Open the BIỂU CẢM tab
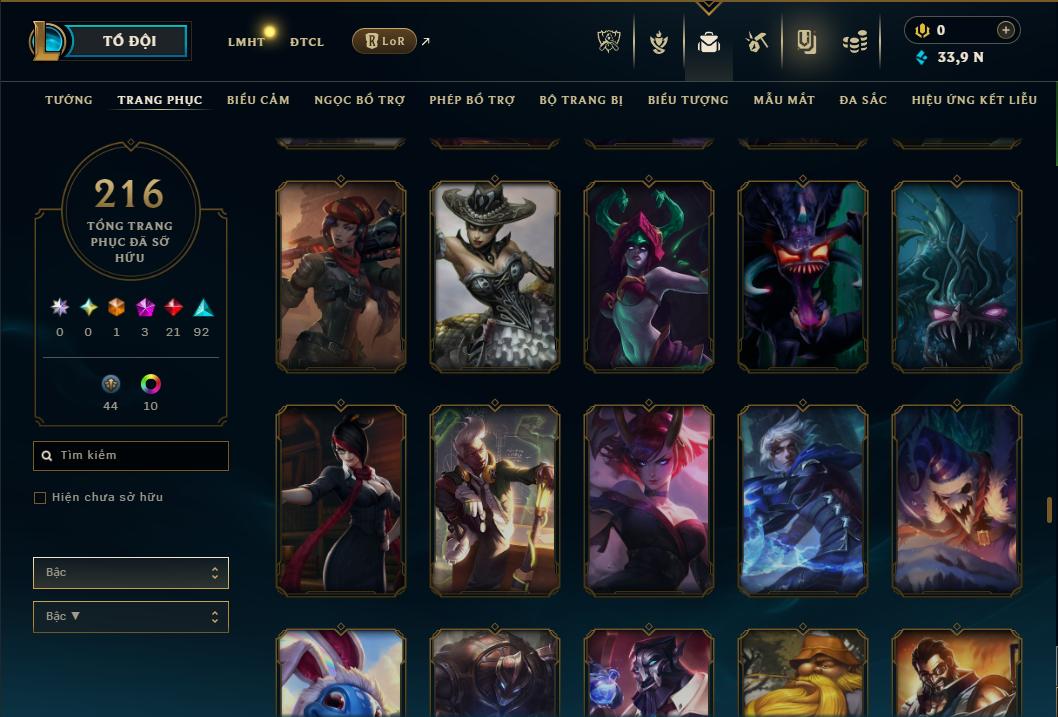 [x=258, y=100]
